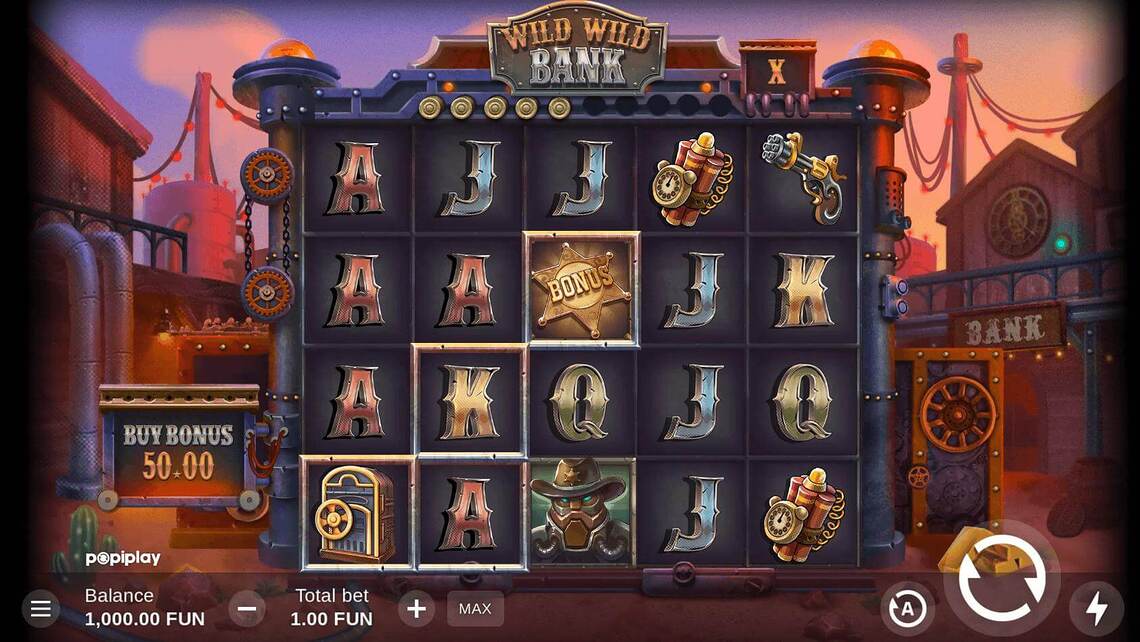
Task: Decrease the total bet with minus
Action: pyautogui.click(x=247, y=607)
